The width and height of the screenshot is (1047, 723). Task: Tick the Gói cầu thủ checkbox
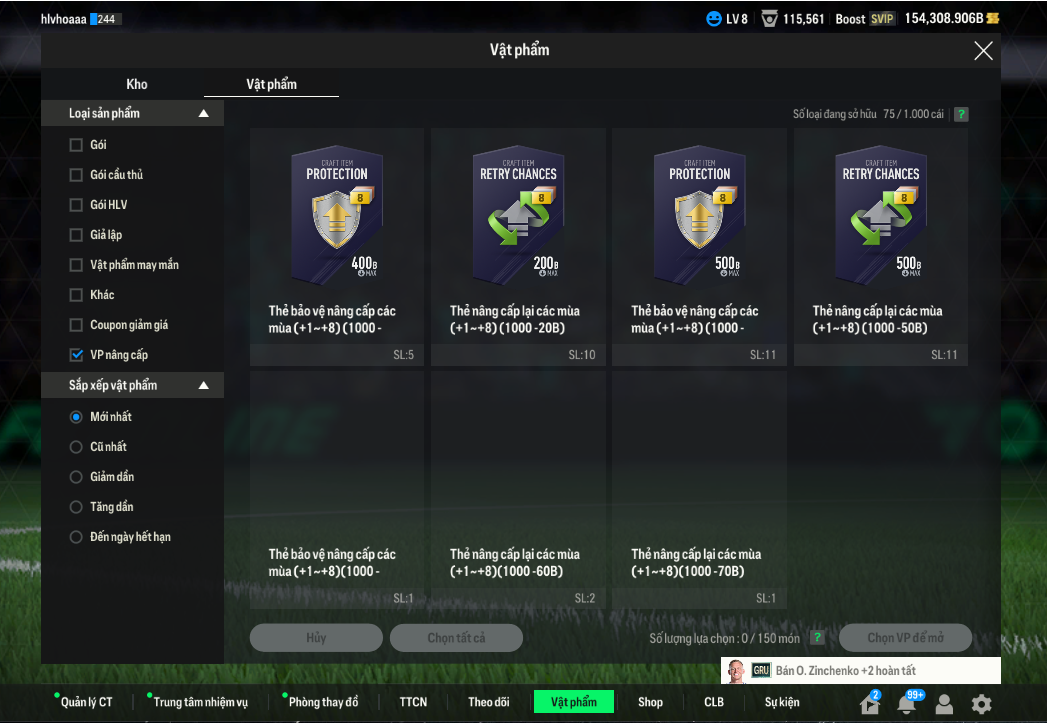click(76, 175)
